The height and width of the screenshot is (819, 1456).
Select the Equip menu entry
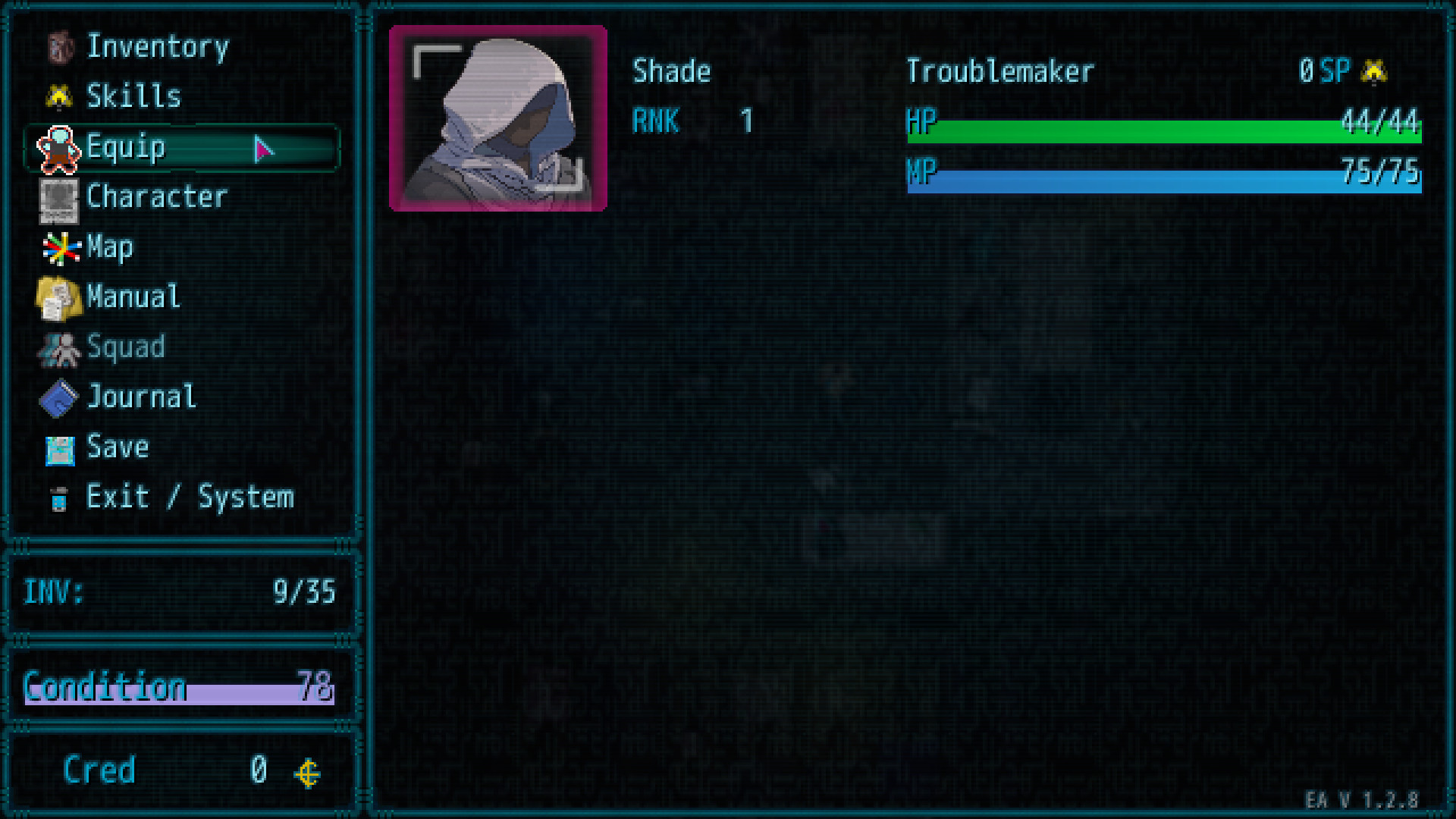pos(125,148)
